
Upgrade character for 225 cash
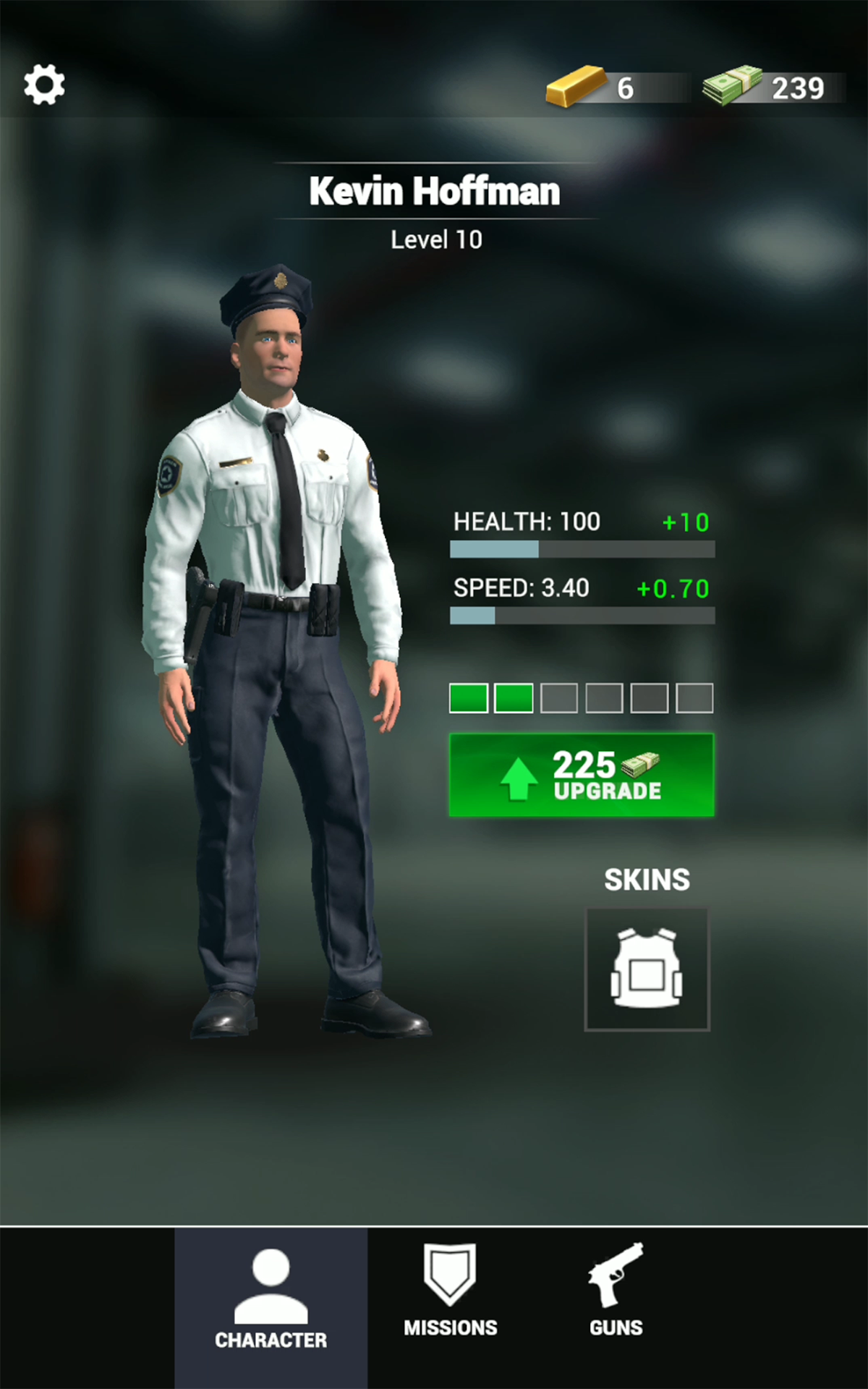(582, 775)
